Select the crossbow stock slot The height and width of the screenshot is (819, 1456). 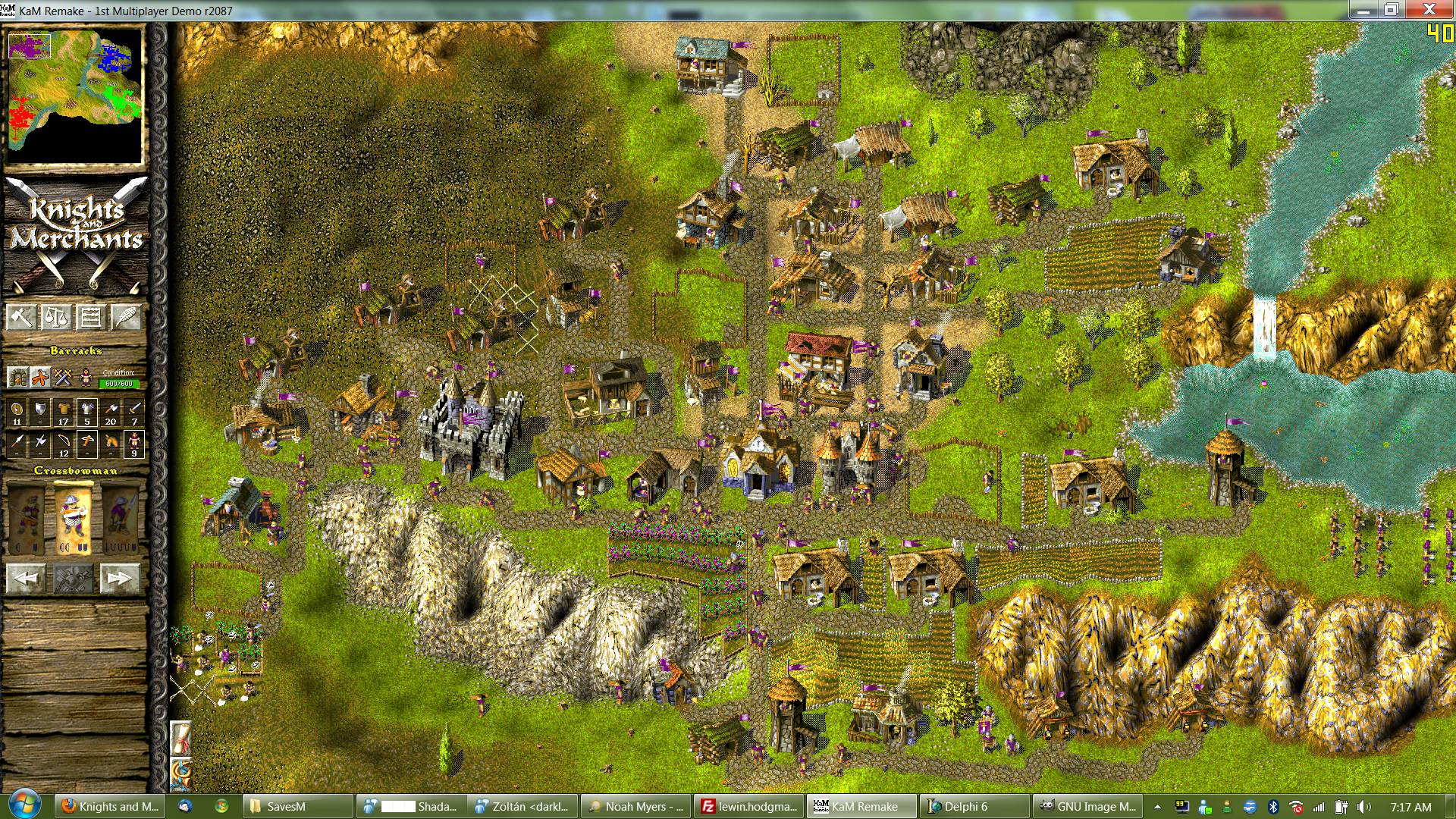[x=87, y=444]
